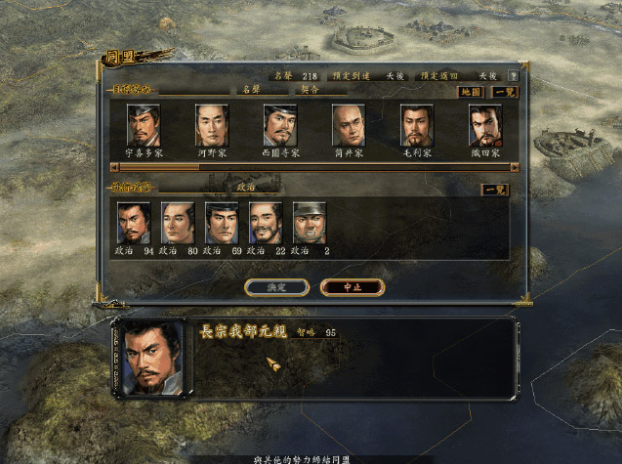Select the officer with 政治 94
622x464 pixels.
pyautogui.click(x=133, y=222)
